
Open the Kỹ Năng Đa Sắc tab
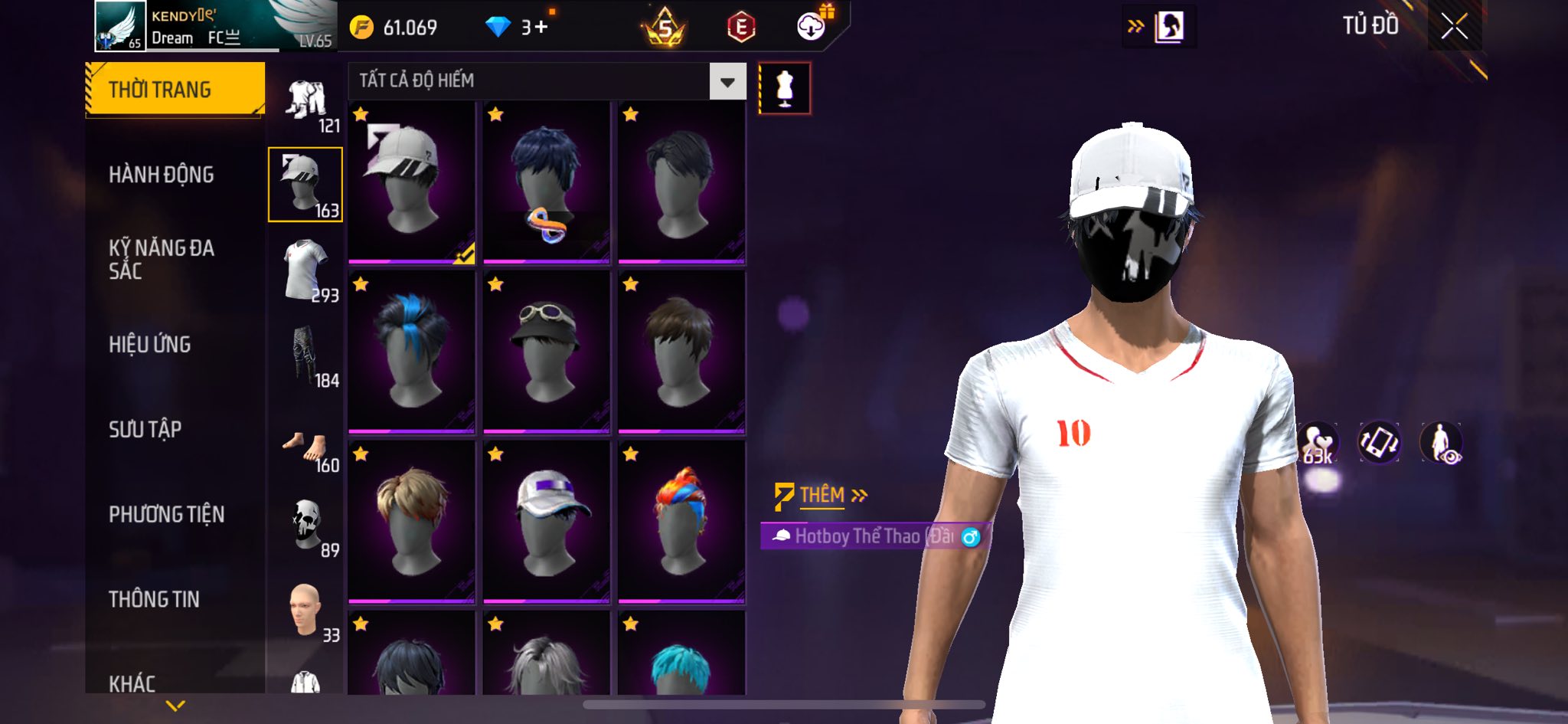(162, 259)
